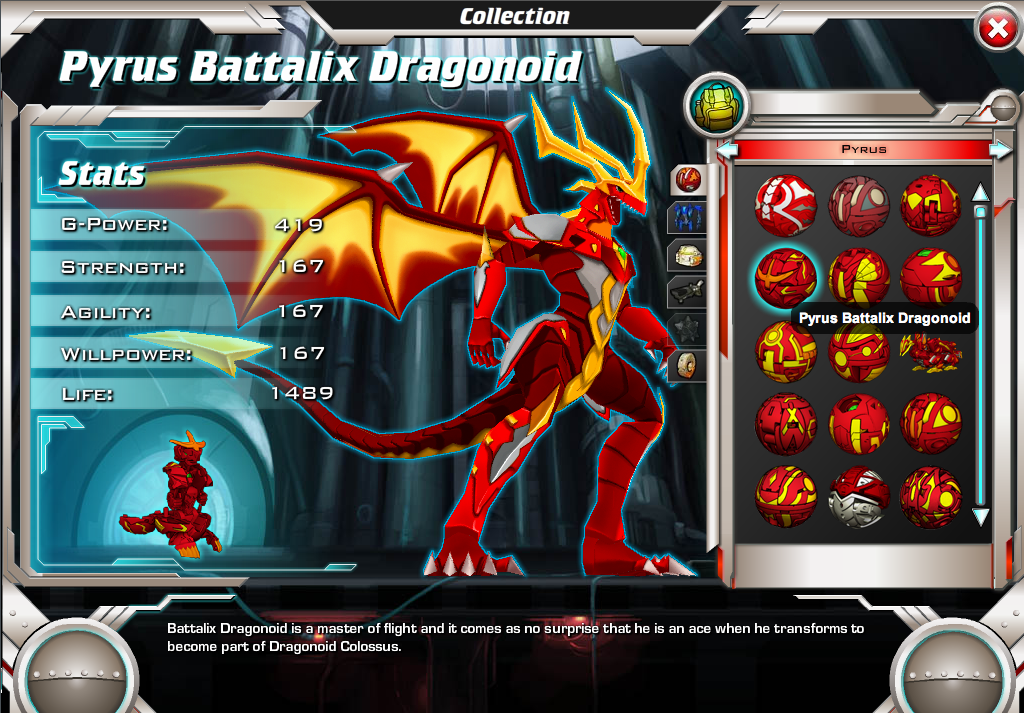The image size is (1024, 713).
Task: Choose the open dragon-form Bakugan thumbnail
Action: tap(931, 351)
